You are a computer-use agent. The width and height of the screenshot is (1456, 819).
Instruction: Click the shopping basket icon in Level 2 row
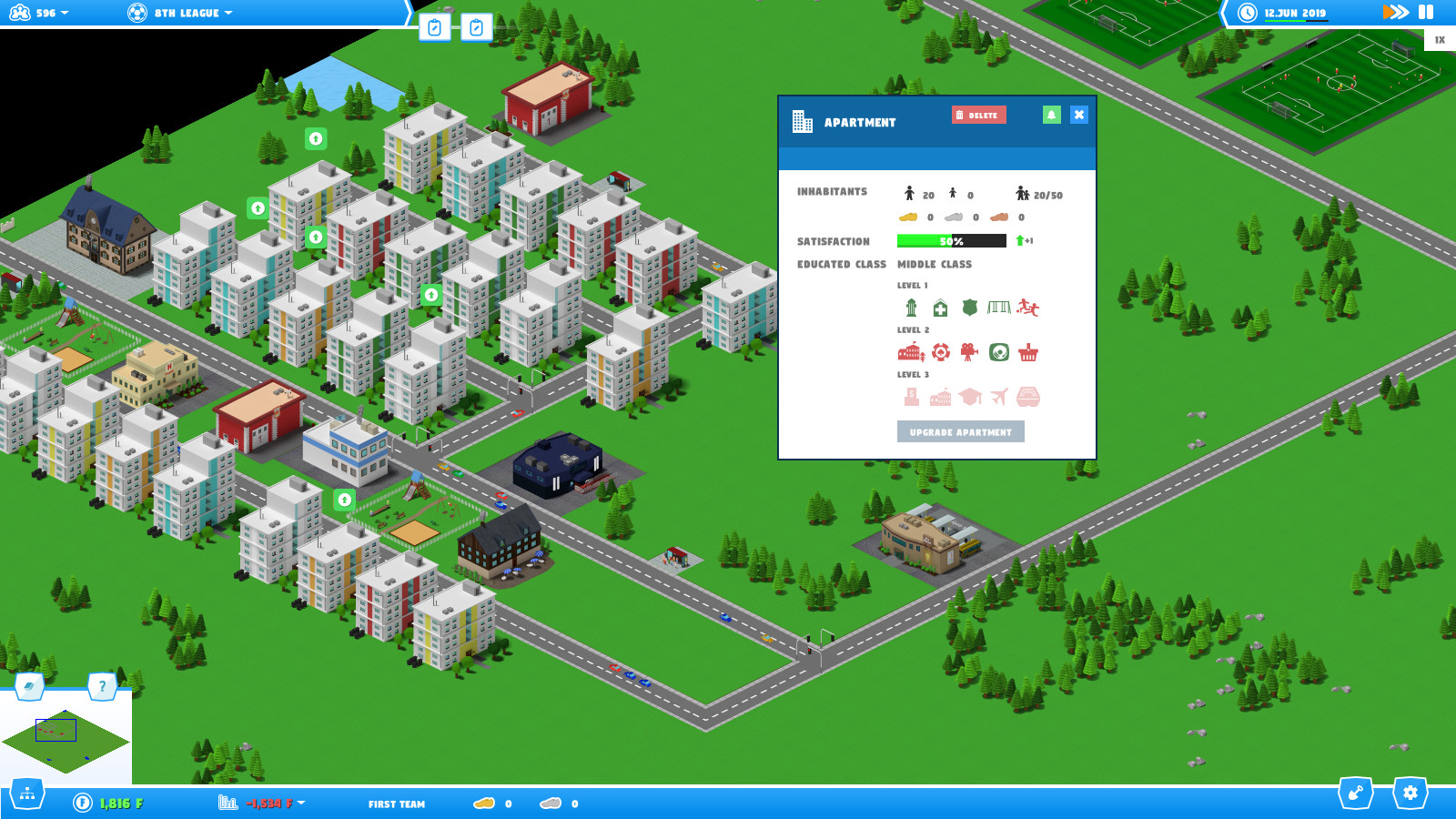(x=1028, y=353)
